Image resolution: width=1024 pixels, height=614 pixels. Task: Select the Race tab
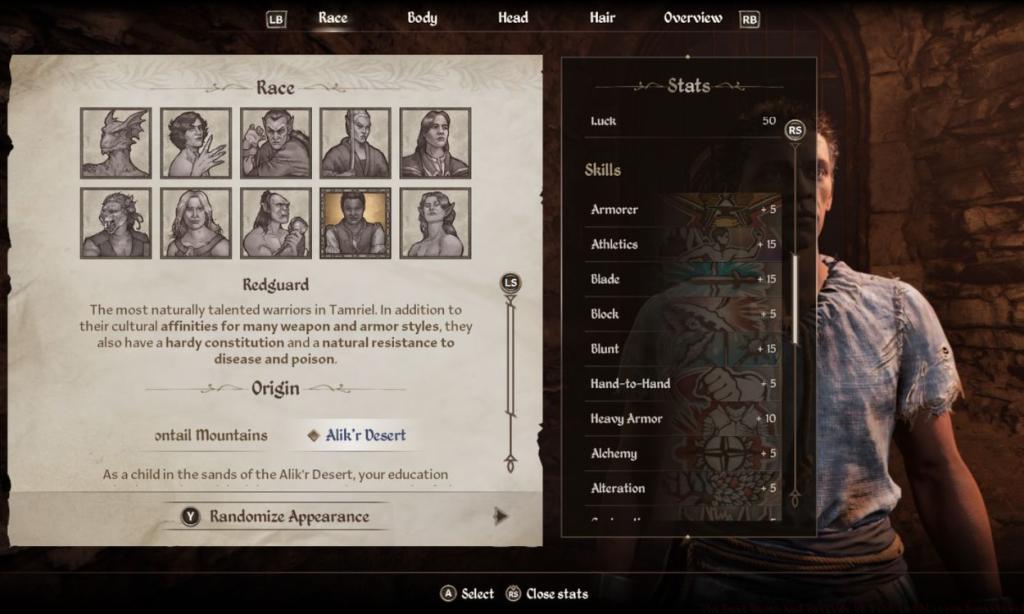click(x=333, y=18)
